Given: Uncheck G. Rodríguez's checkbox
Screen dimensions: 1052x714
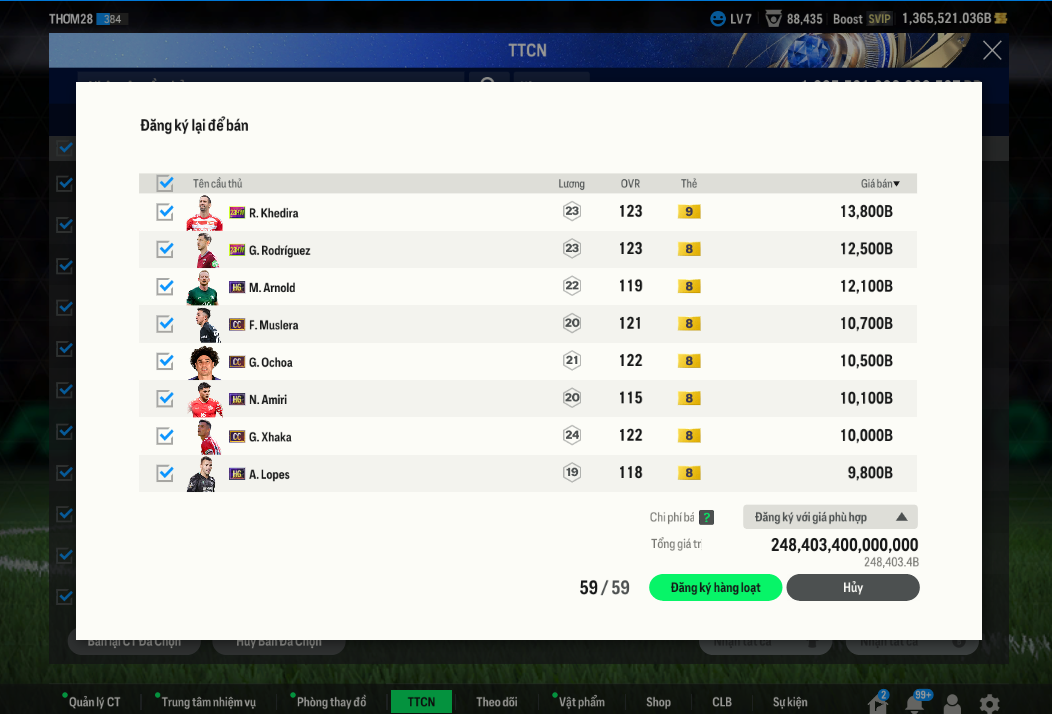Looking at the screenshot, I should coord(165,249).
